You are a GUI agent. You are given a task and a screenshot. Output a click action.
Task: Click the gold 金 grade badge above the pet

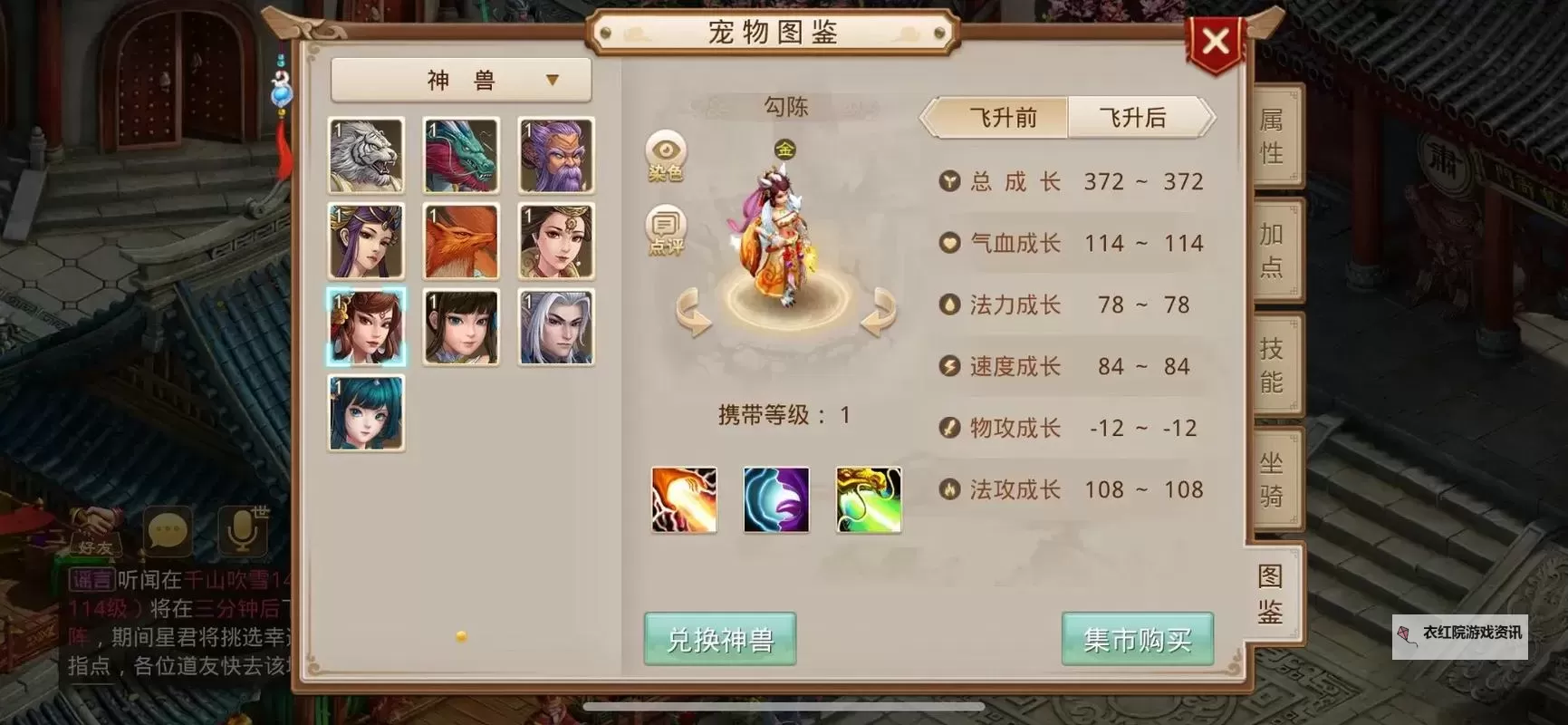[784, 149]
